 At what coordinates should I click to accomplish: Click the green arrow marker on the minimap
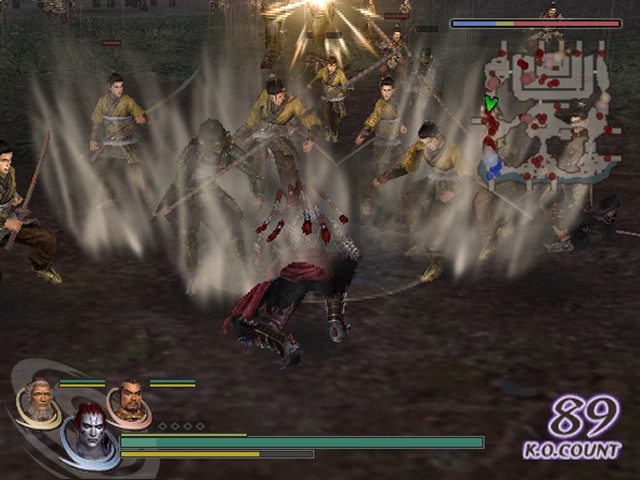(x=490, y=103)
